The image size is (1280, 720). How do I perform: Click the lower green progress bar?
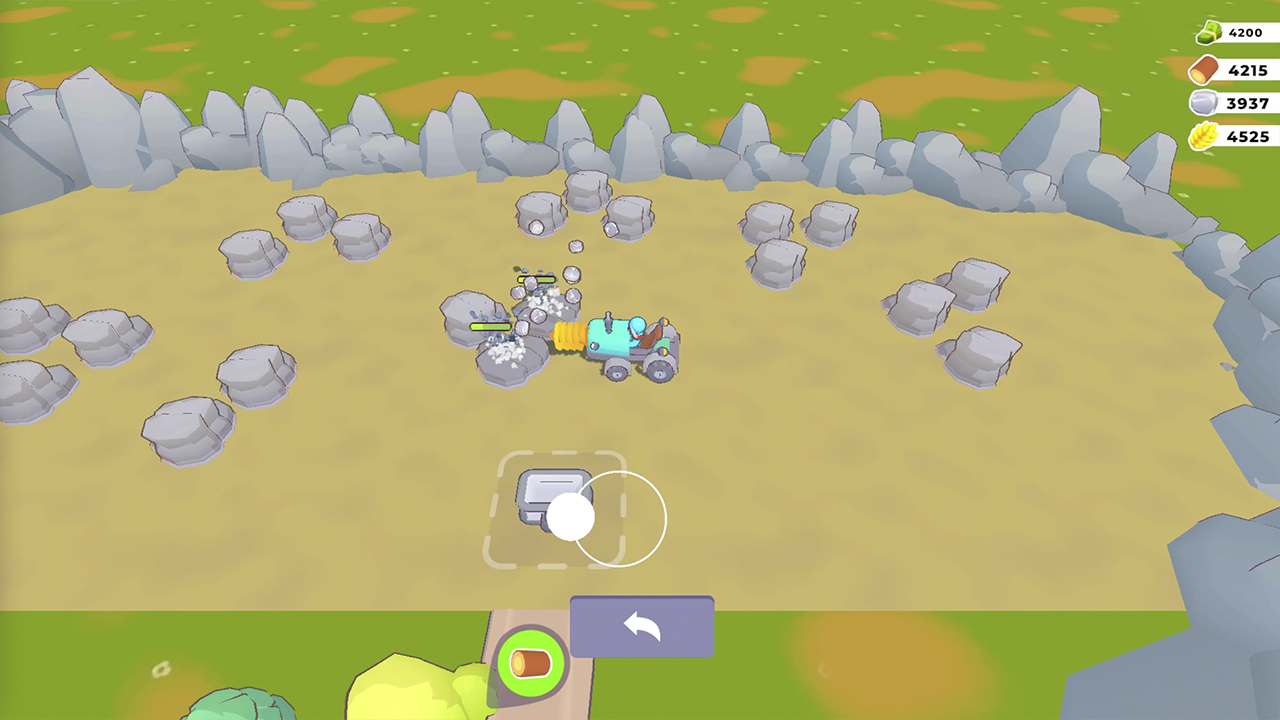[x=489, y=326]
